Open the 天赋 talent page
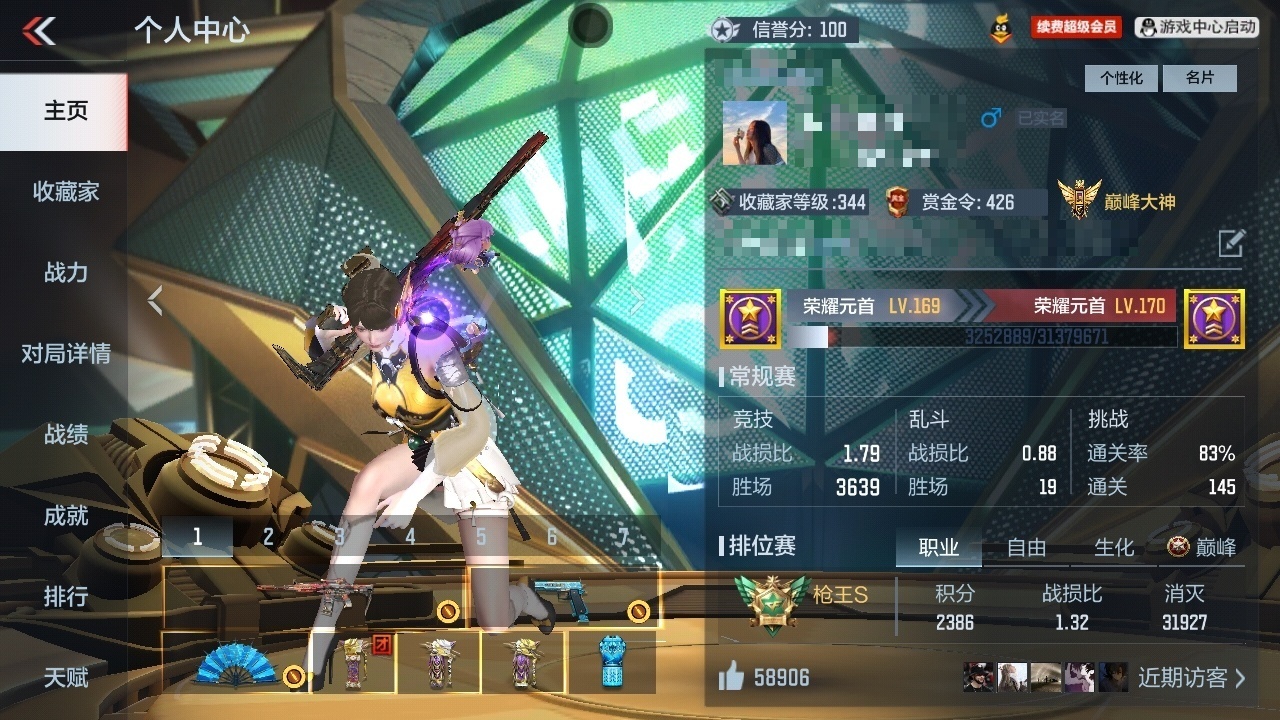This screenshot has width=1280, height=720. (x=65, y=678)
